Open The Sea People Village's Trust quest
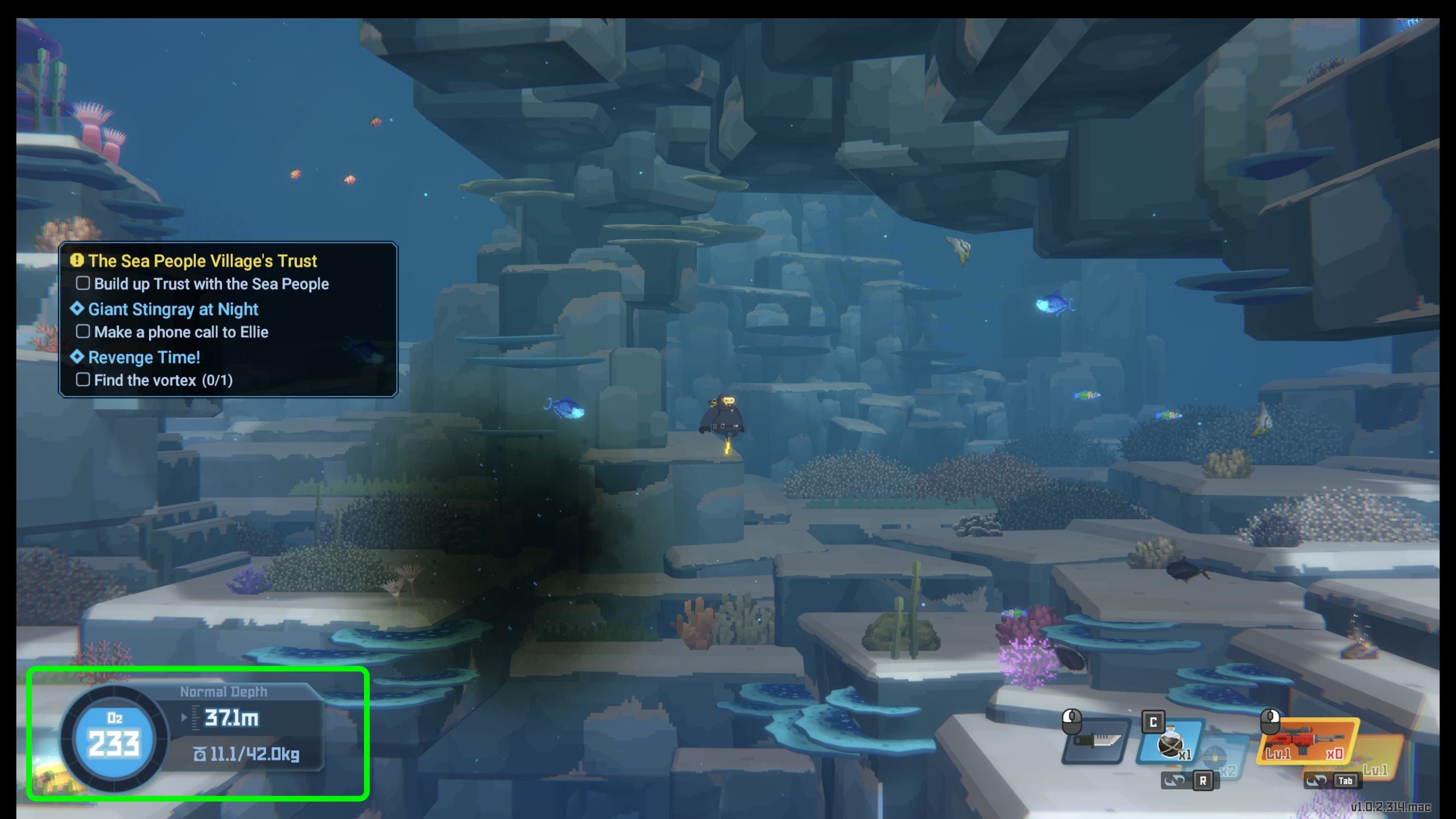 point(202,261)
